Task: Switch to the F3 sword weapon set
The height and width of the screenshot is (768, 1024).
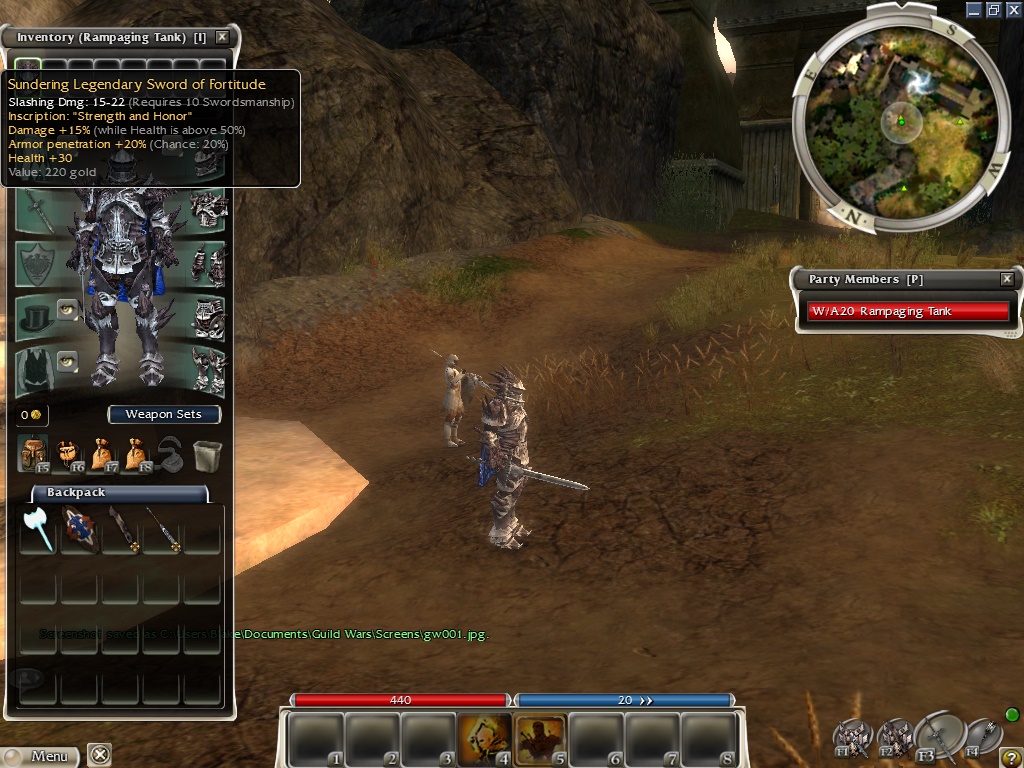Action: [938, 735]
